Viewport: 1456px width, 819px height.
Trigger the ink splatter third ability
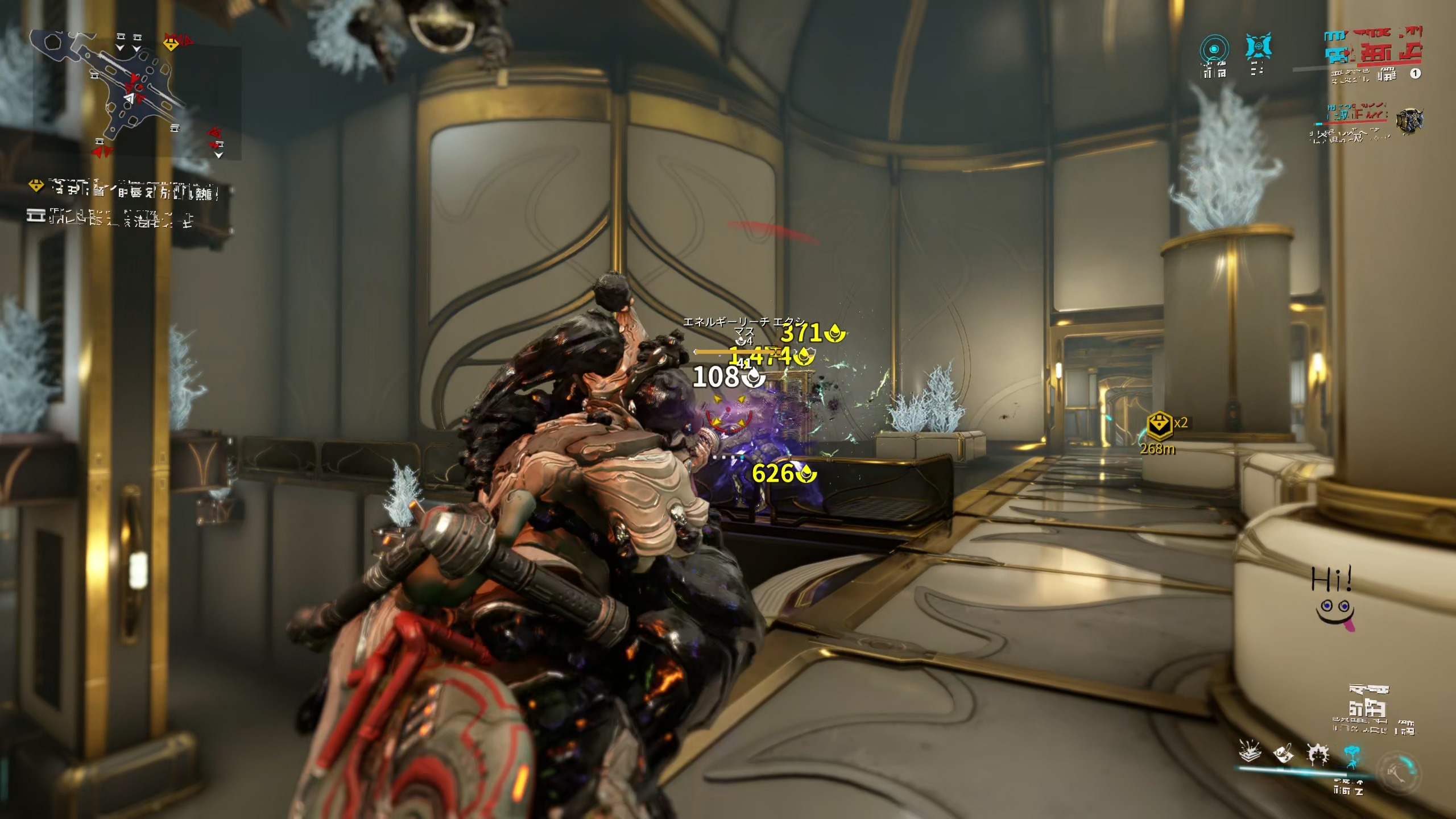click(1317, 754)
